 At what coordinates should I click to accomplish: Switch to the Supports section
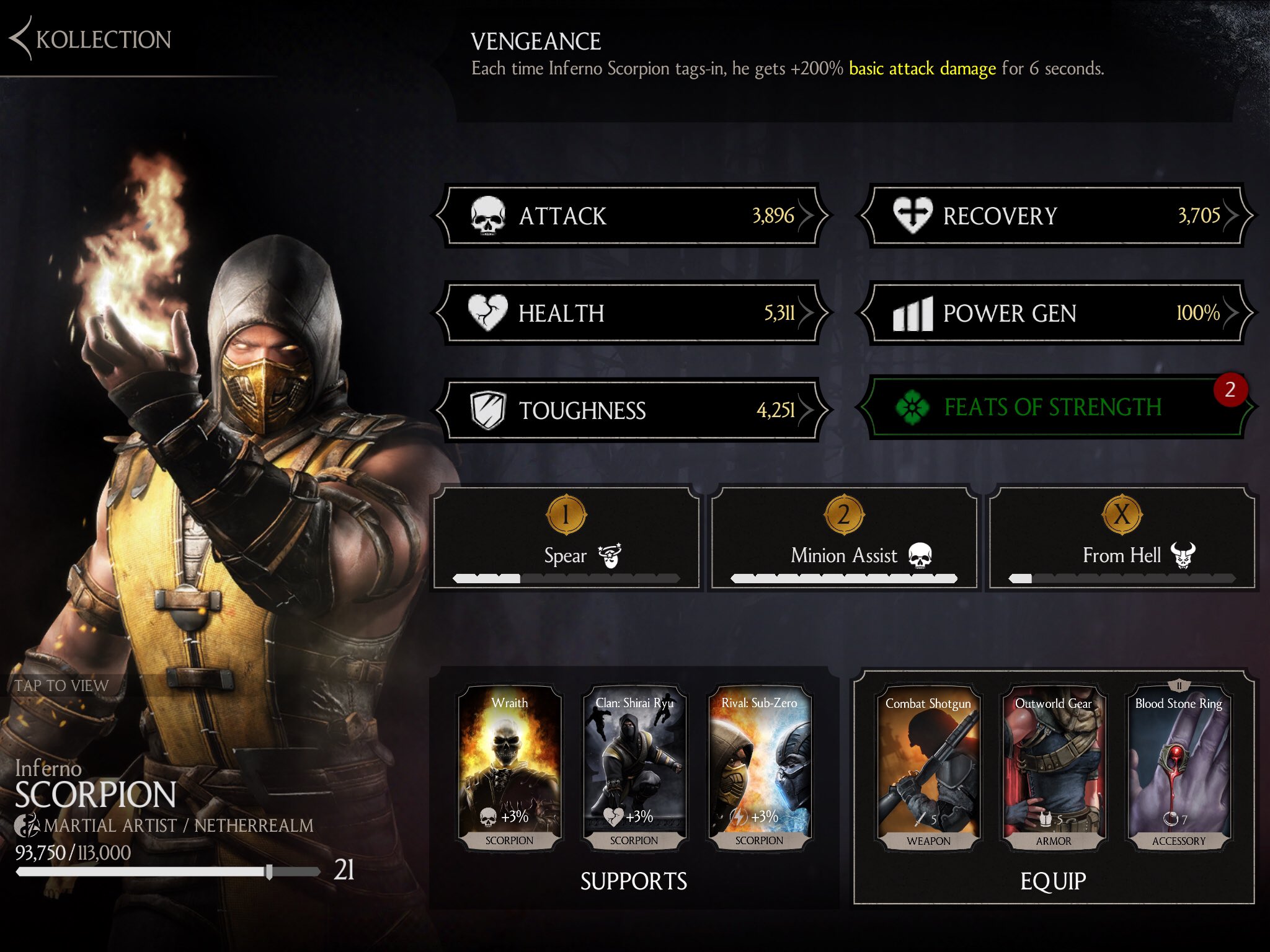(634, 880)
